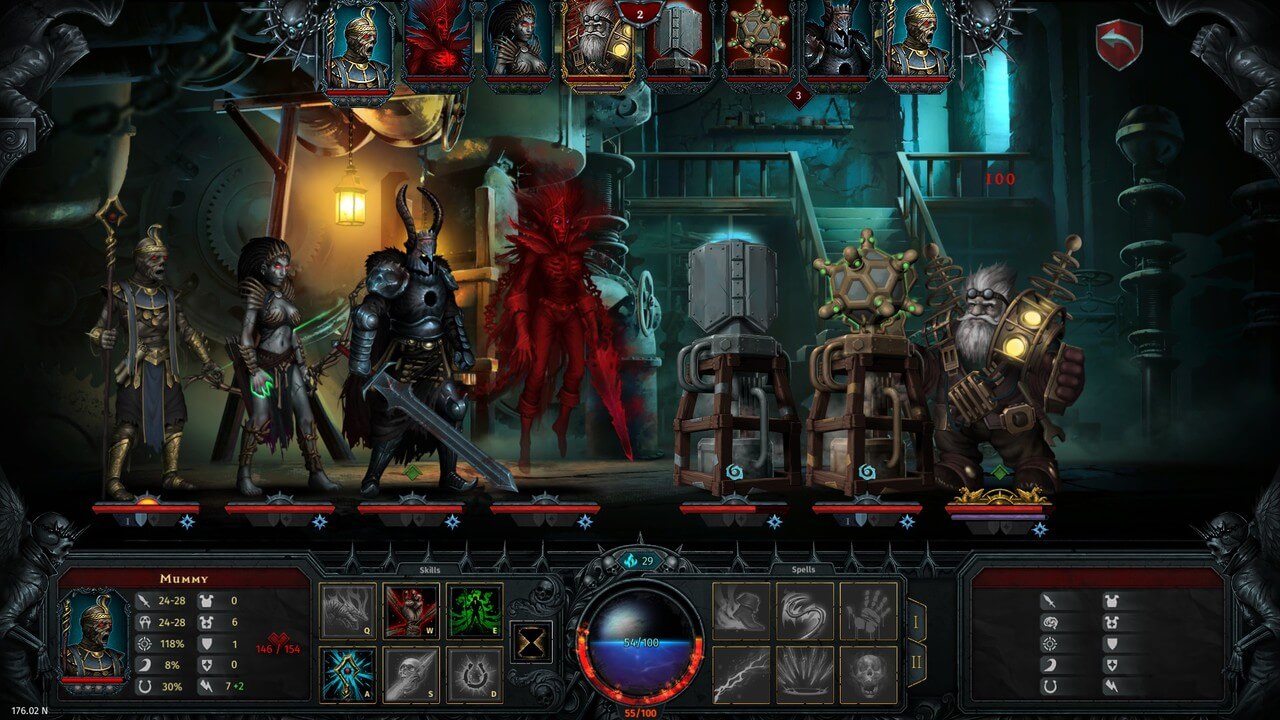
Task: Click the horseshoe luck stat icon
Action: (x=144, y=686)
